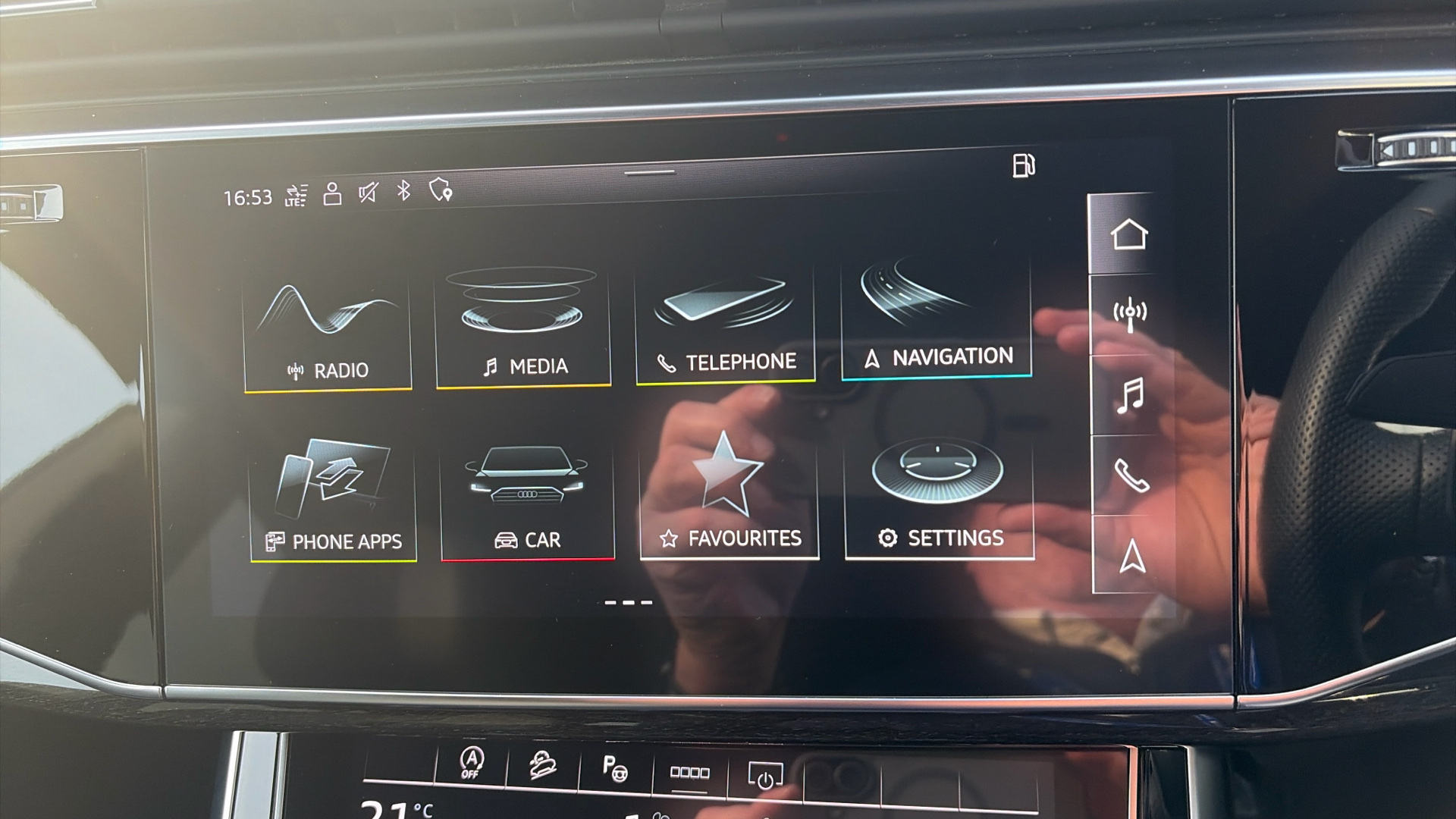This screenshot has height=819, width=1456.
Task: Select the radio antenna sidebar shortcut
Action: point(1130,314)
